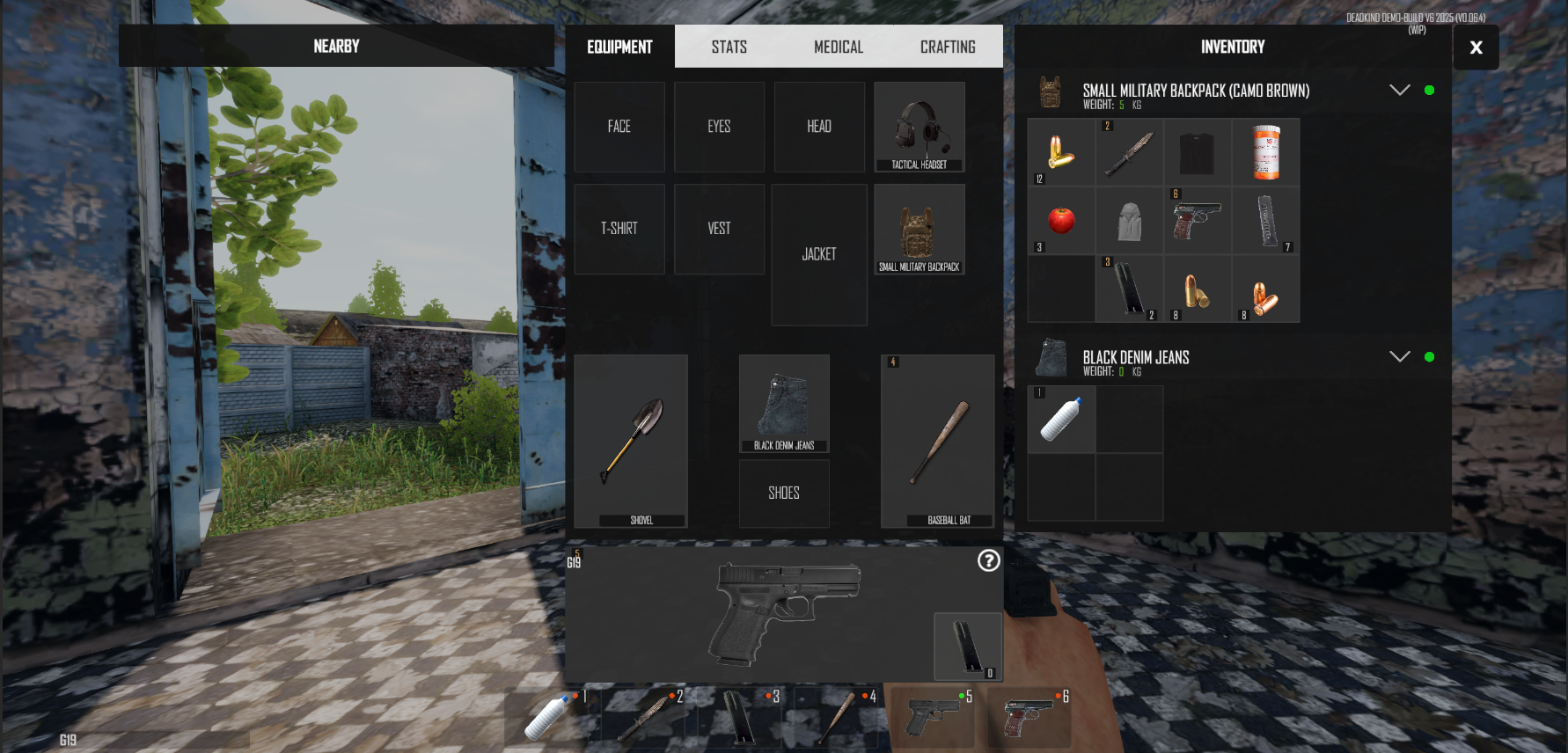
Task: Click the Small Military Backpack equipment slot
Action: coord(920,230)
